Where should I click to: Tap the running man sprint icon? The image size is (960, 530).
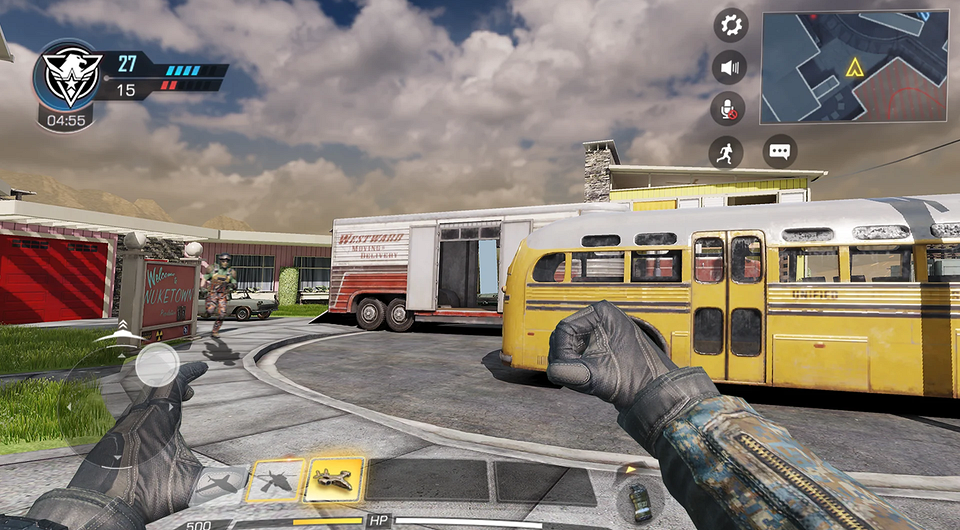click(726, 152)
